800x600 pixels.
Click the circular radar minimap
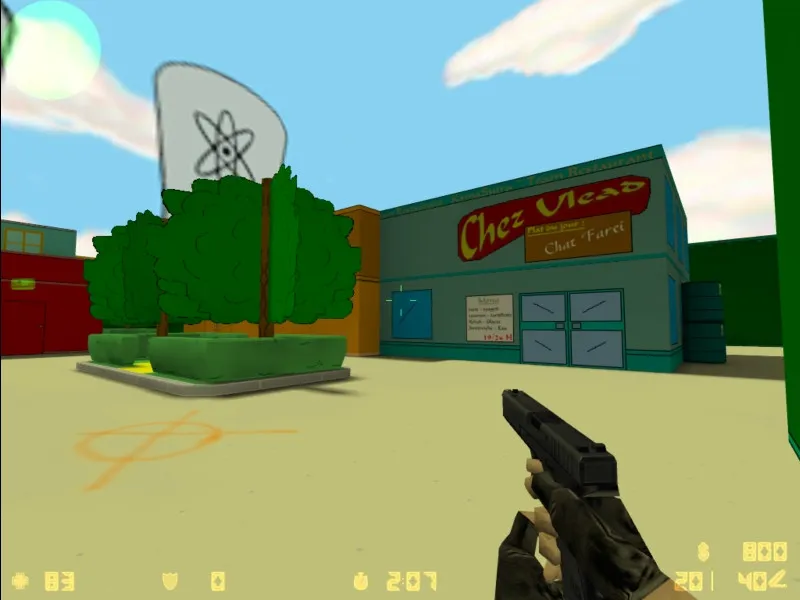point(50,50)
